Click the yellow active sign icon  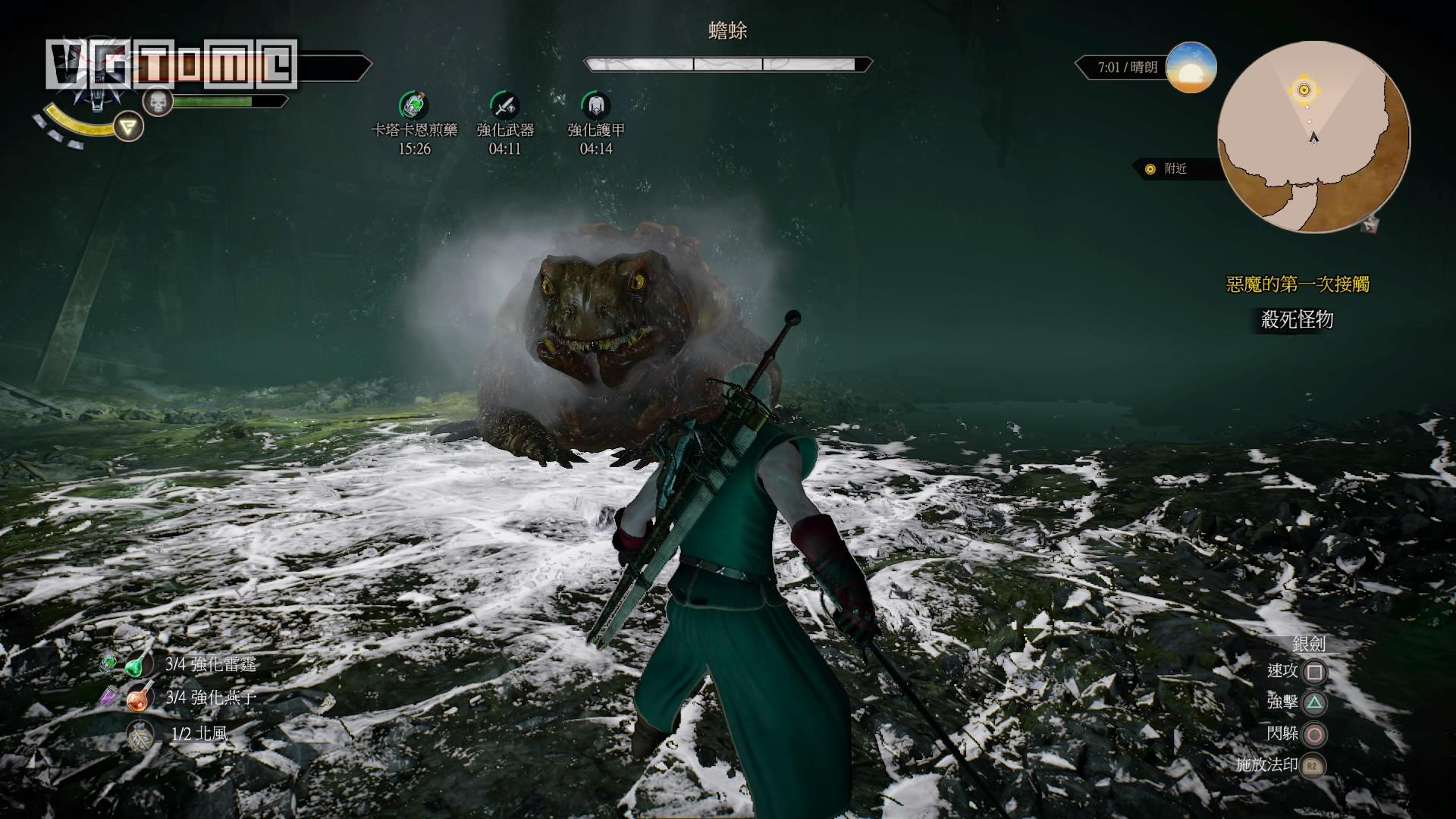pyautogui.click(x=130, y=127)
